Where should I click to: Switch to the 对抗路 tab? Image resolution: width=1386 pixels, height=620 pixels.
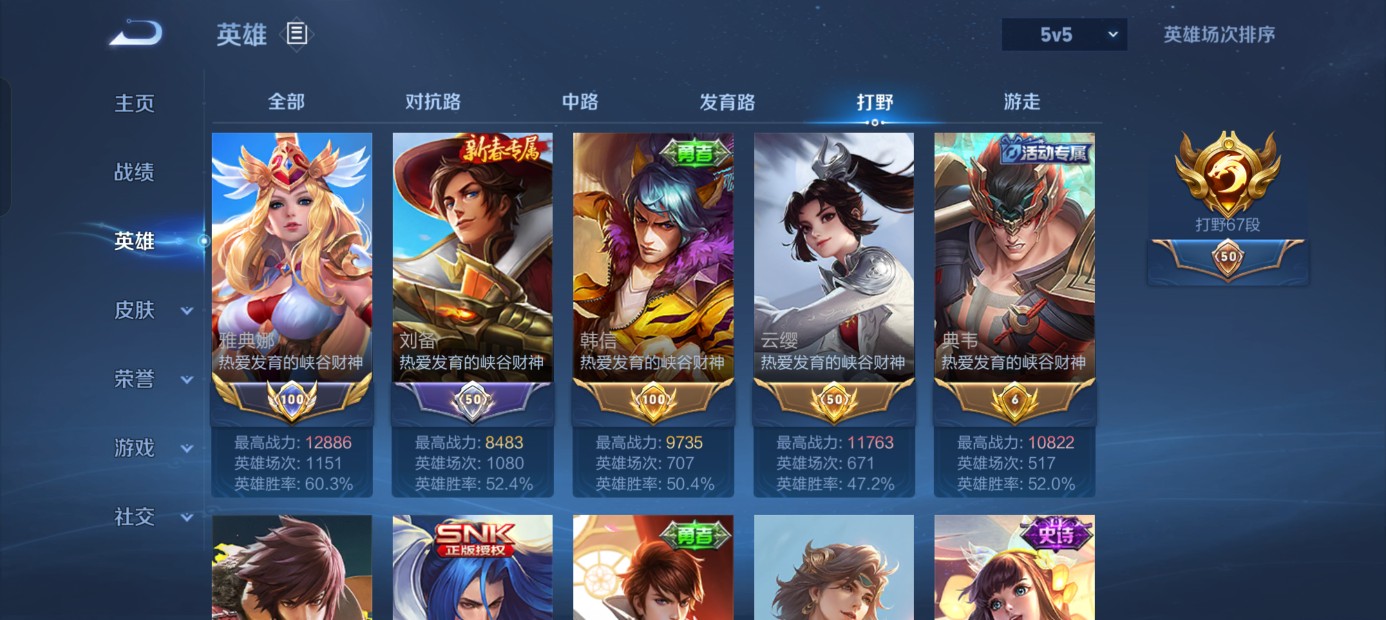point(433,102)
